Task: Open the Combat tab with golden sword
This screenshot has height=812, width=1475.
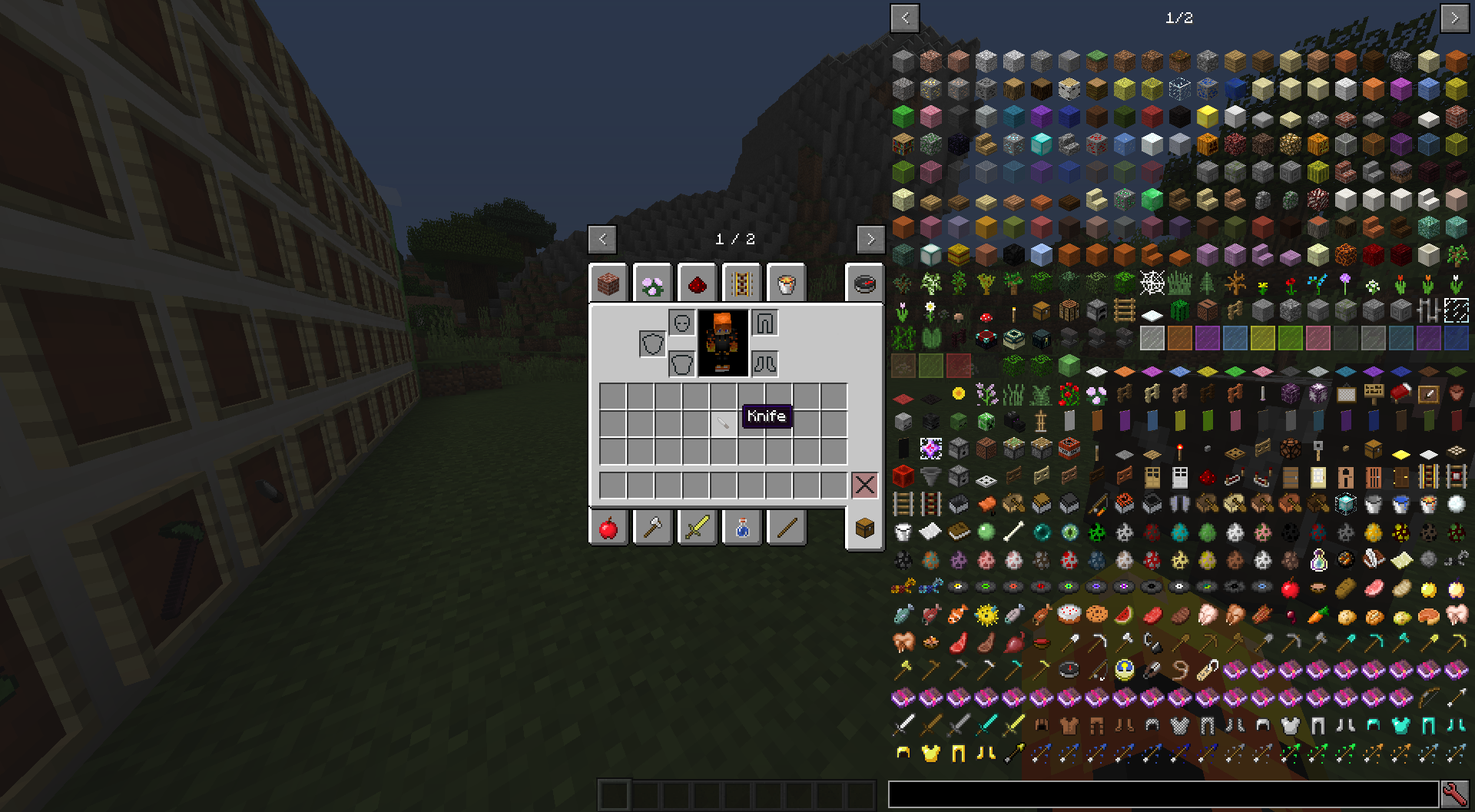Action: coord(697,527)
